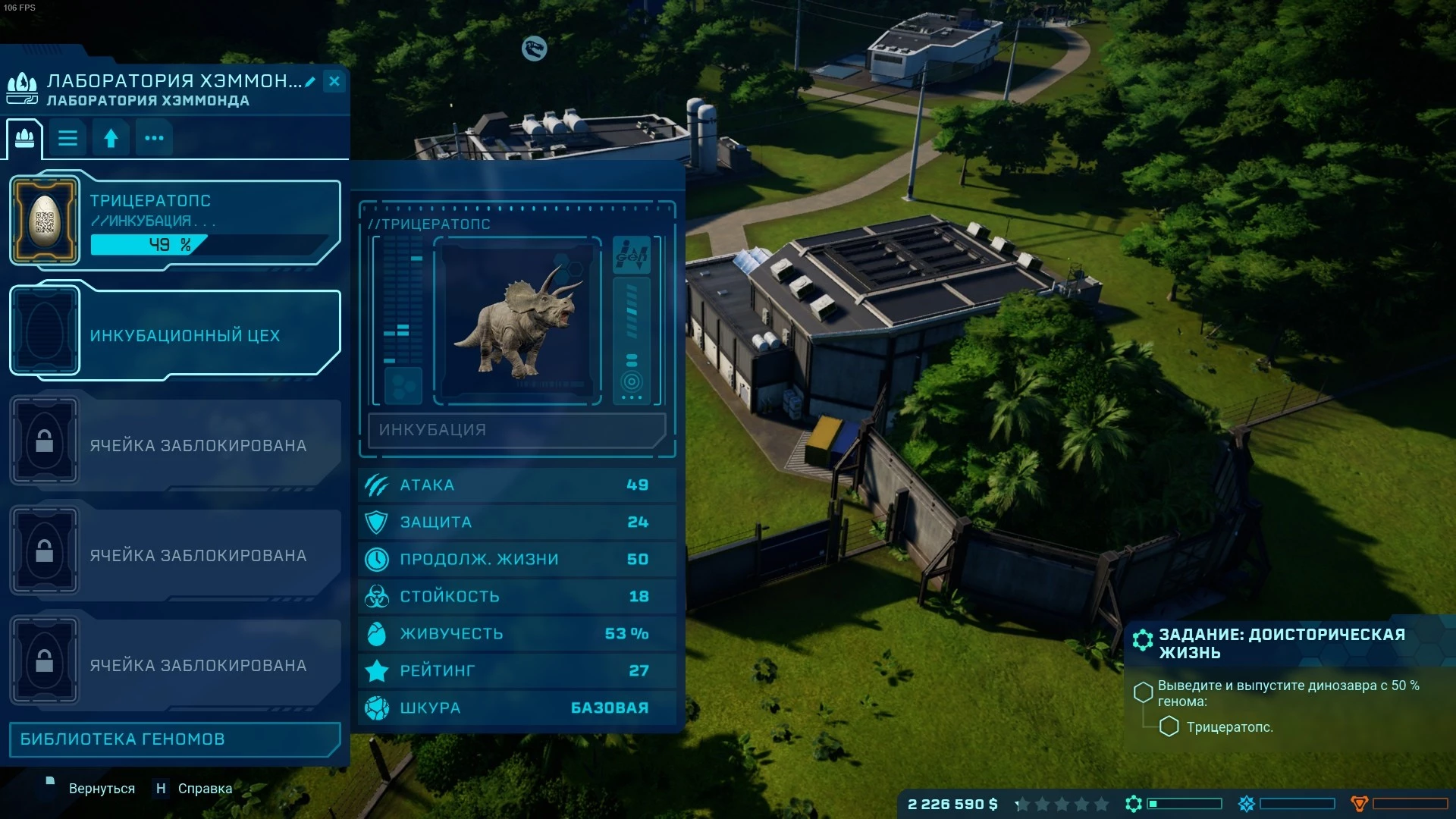View the Triceratops portrait preview
This screenshot has width=1456, height=819.
517,321
